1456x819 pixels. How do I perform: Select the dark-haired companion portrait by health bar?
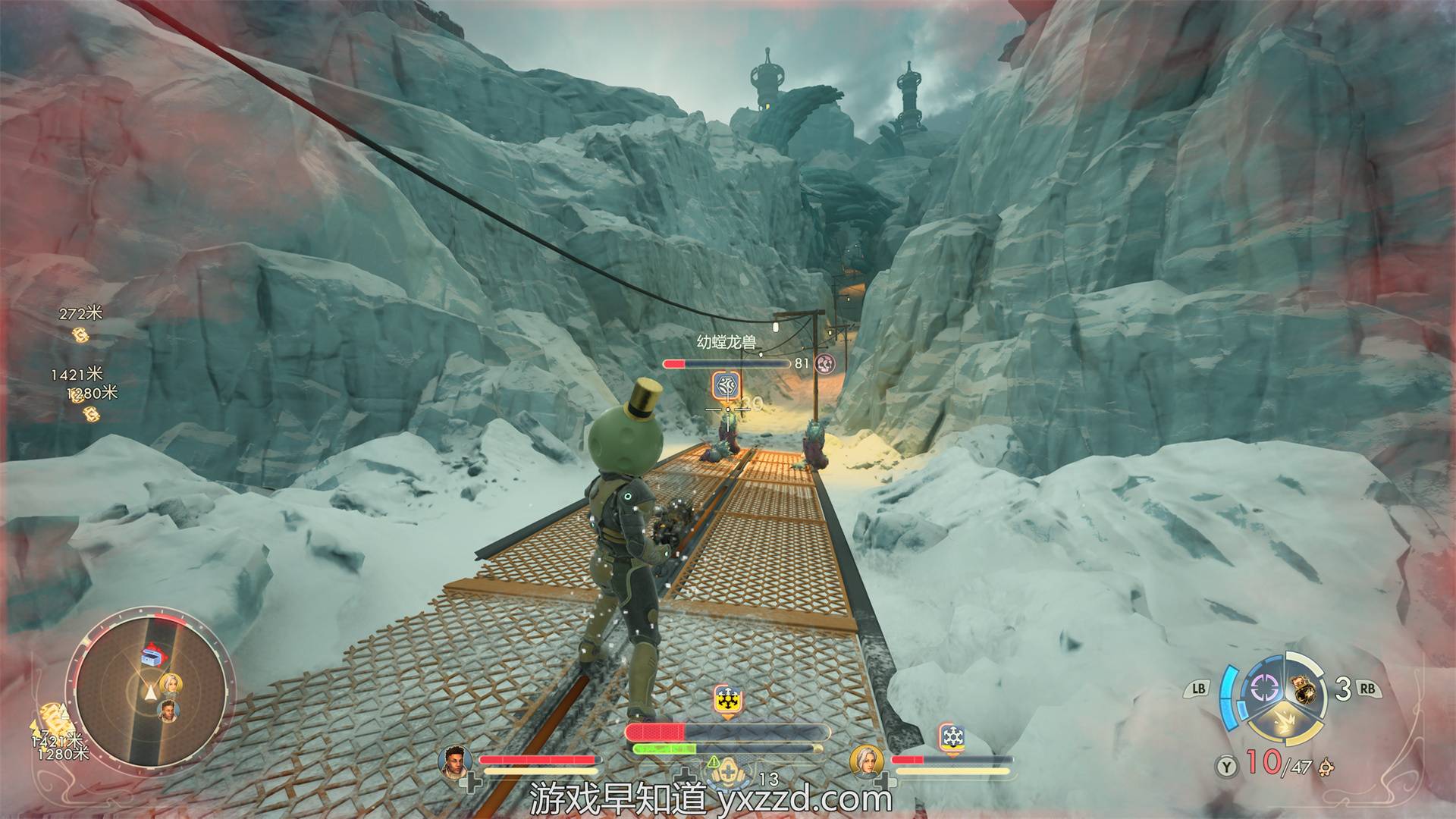pyautogui.click(x=454, y=761)
